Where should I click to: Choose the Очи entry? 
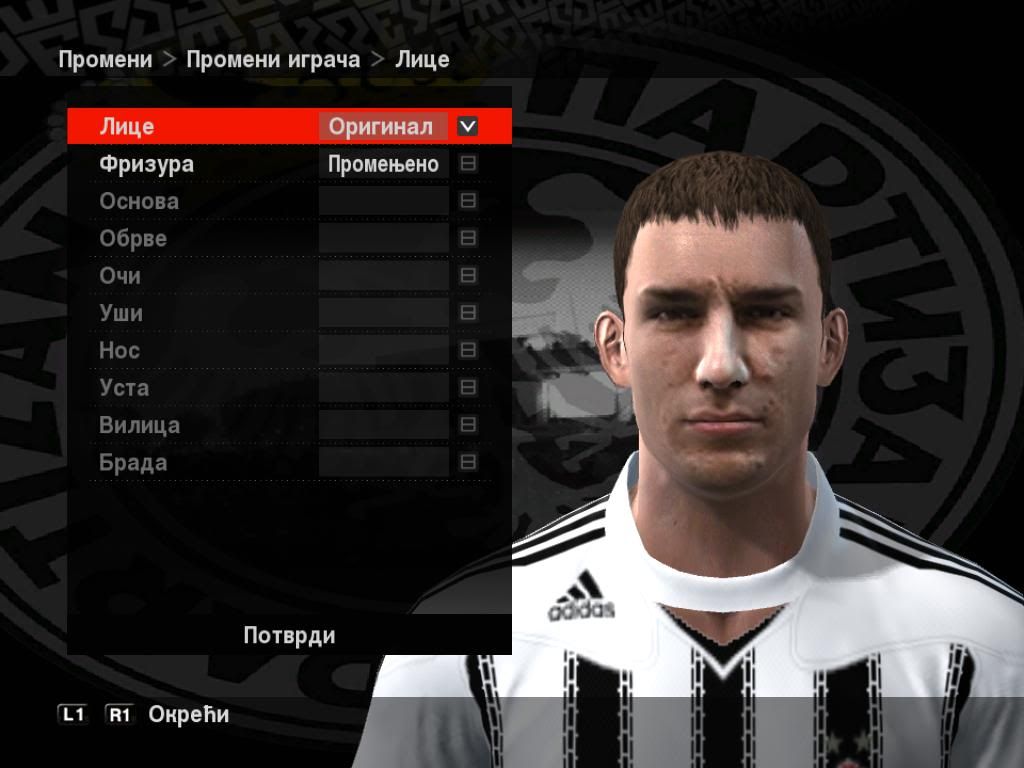click(x=120, y=276)
